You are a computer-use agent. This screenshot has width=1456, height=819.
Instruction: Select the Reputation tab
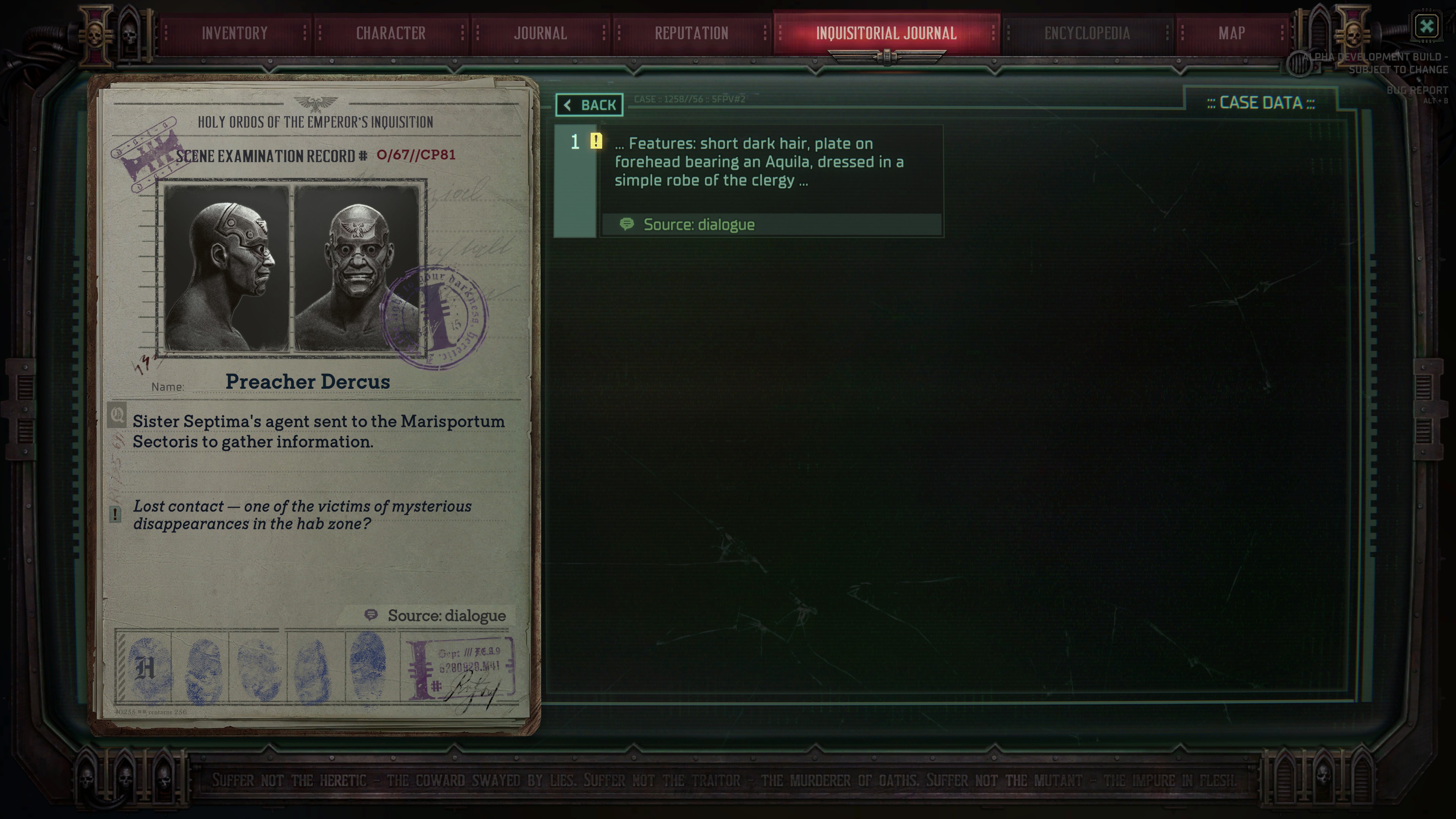pyautogui.click(x=691, y=33)
